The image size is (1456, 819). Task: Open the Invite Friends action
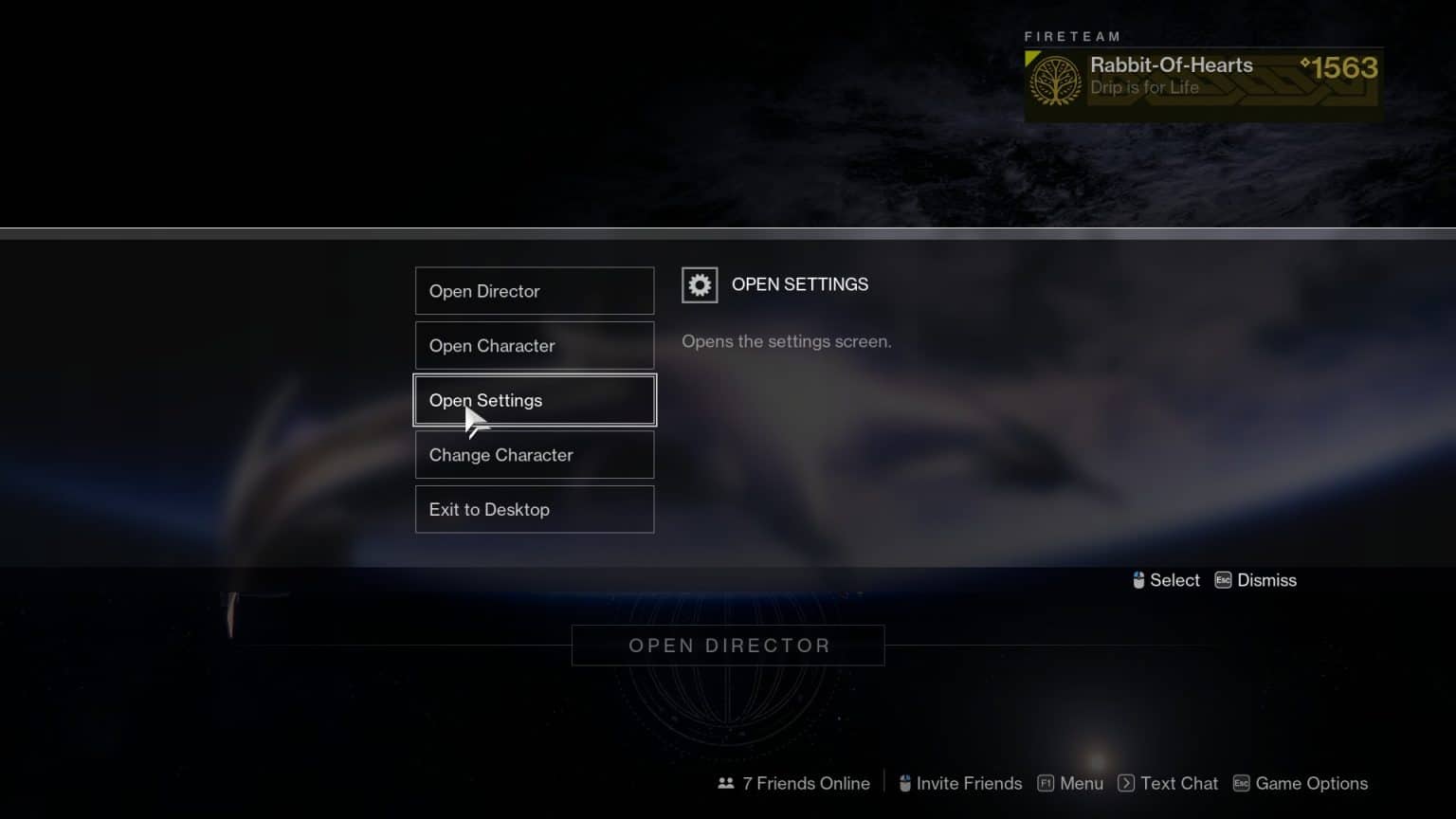969,783
